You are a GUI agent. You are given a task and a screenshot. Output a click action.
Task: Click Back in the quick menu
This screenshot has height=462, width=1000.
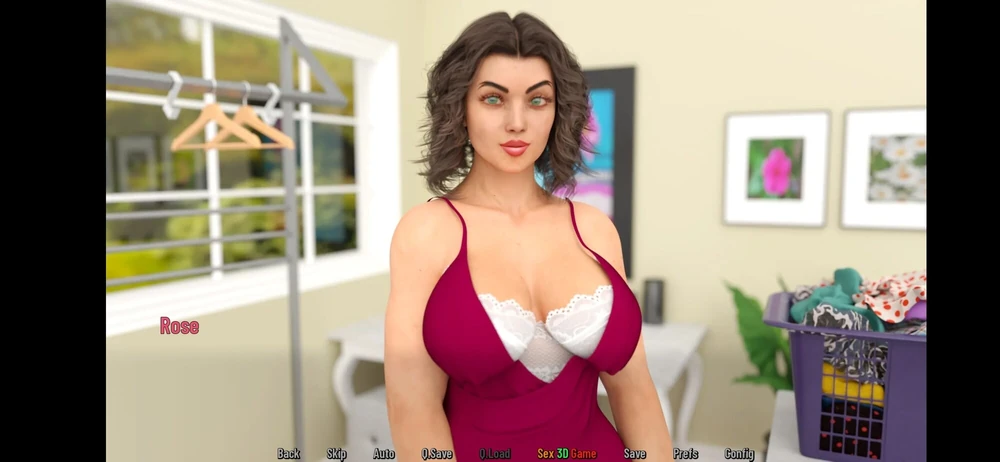point(288,454)
